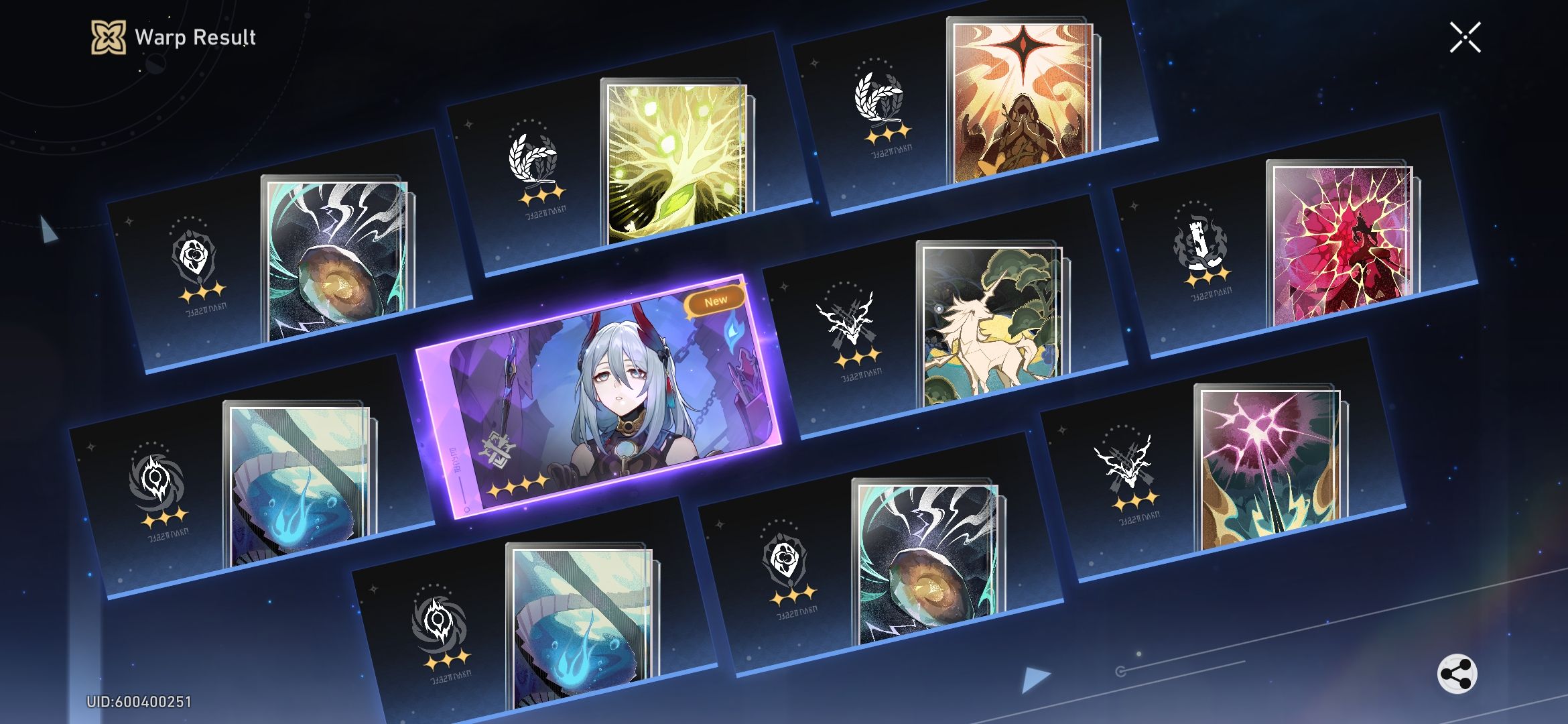
Task: Click the Warp Result flower icon
Action: pyautogui.click(x=109, y=38)
